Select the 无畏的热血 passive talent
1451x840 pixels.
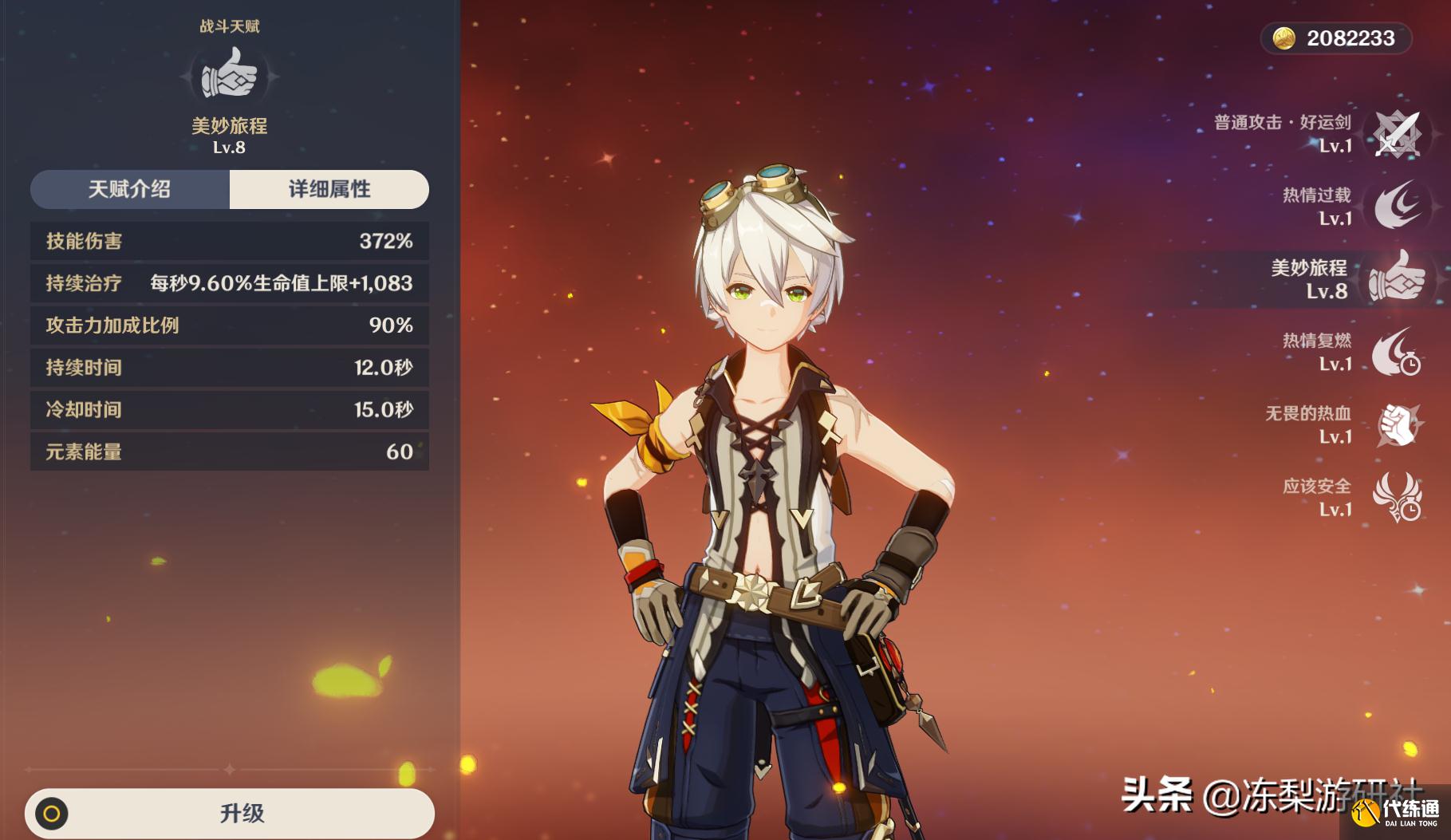click(x=1396, y=424)
